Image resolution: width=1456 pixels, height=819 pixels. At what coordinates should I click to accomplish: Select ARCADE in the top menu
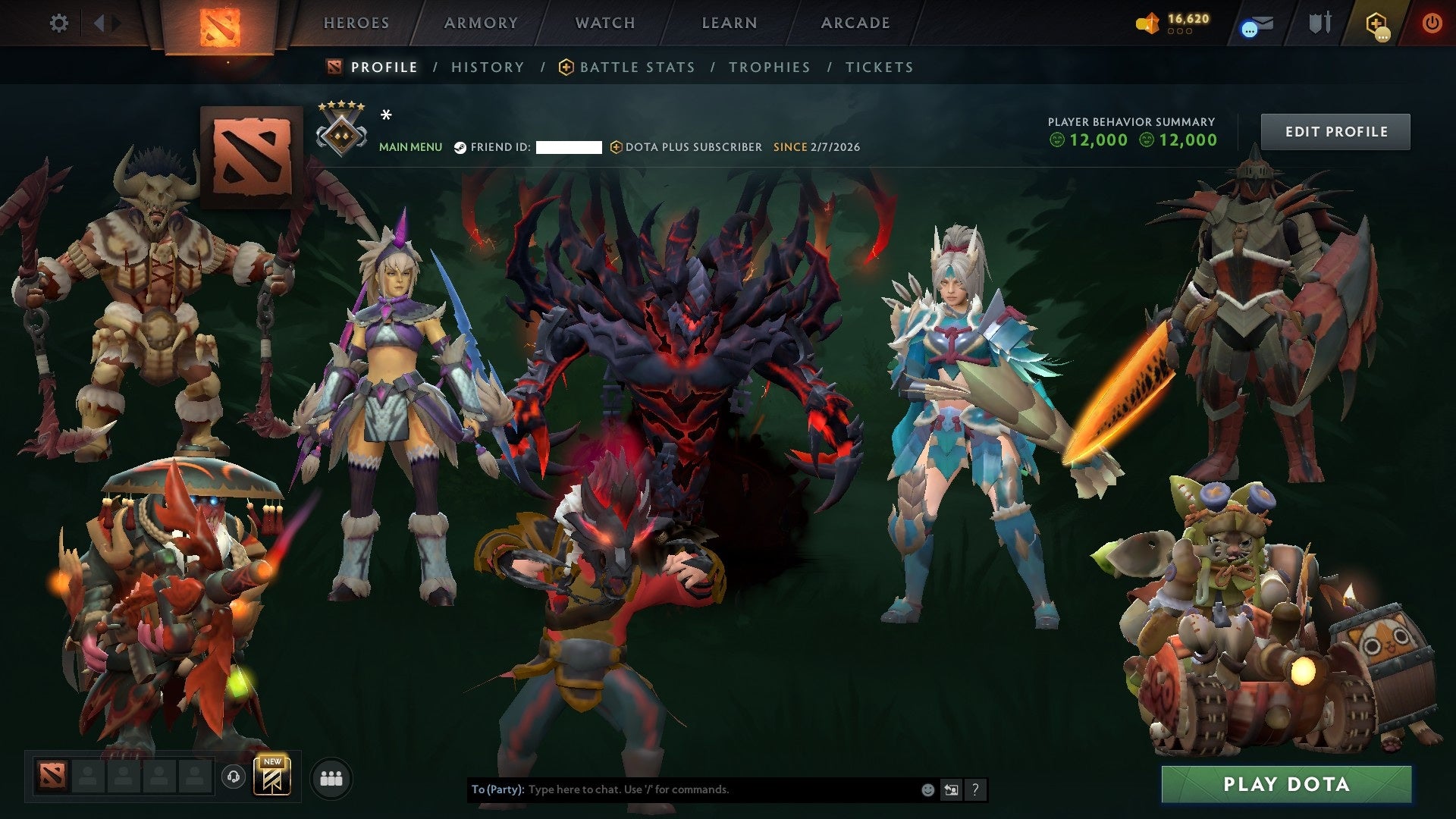(854, 23)
